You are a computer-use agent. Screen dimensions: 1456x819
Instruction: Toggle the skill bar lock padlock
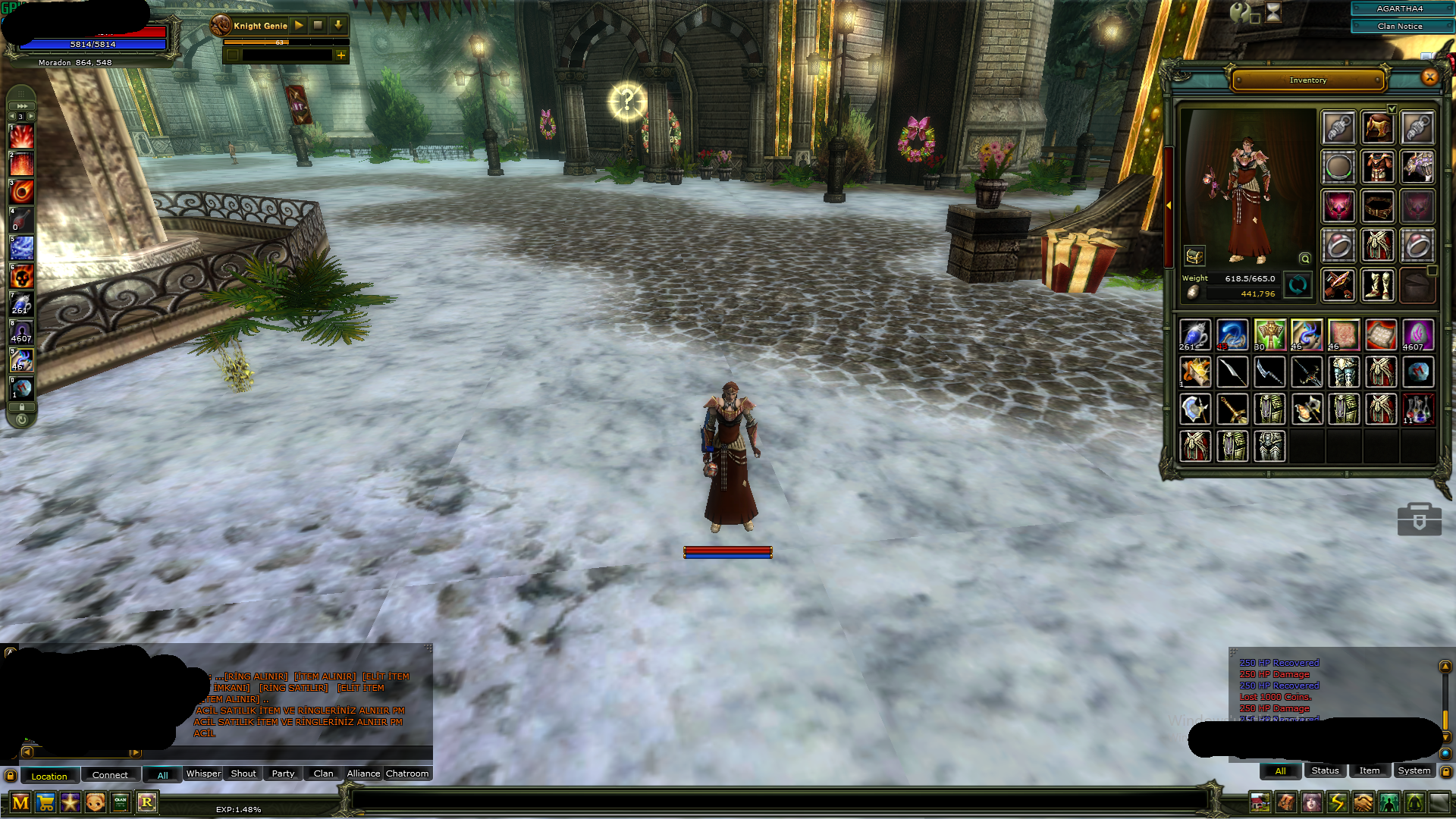tap(20, 406)
